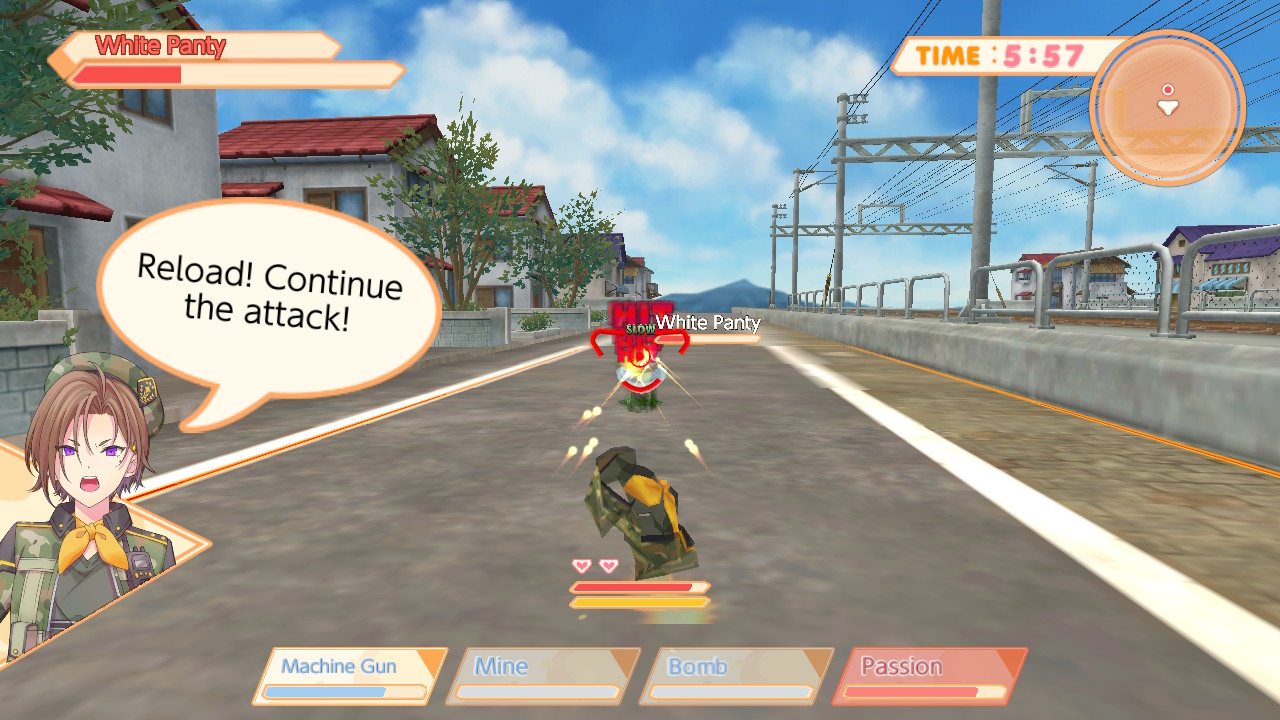Toggle the Machine Gun ammo gauge
Image resolution: width=1280 pixels, height=720 pixels.
point(347,689)
